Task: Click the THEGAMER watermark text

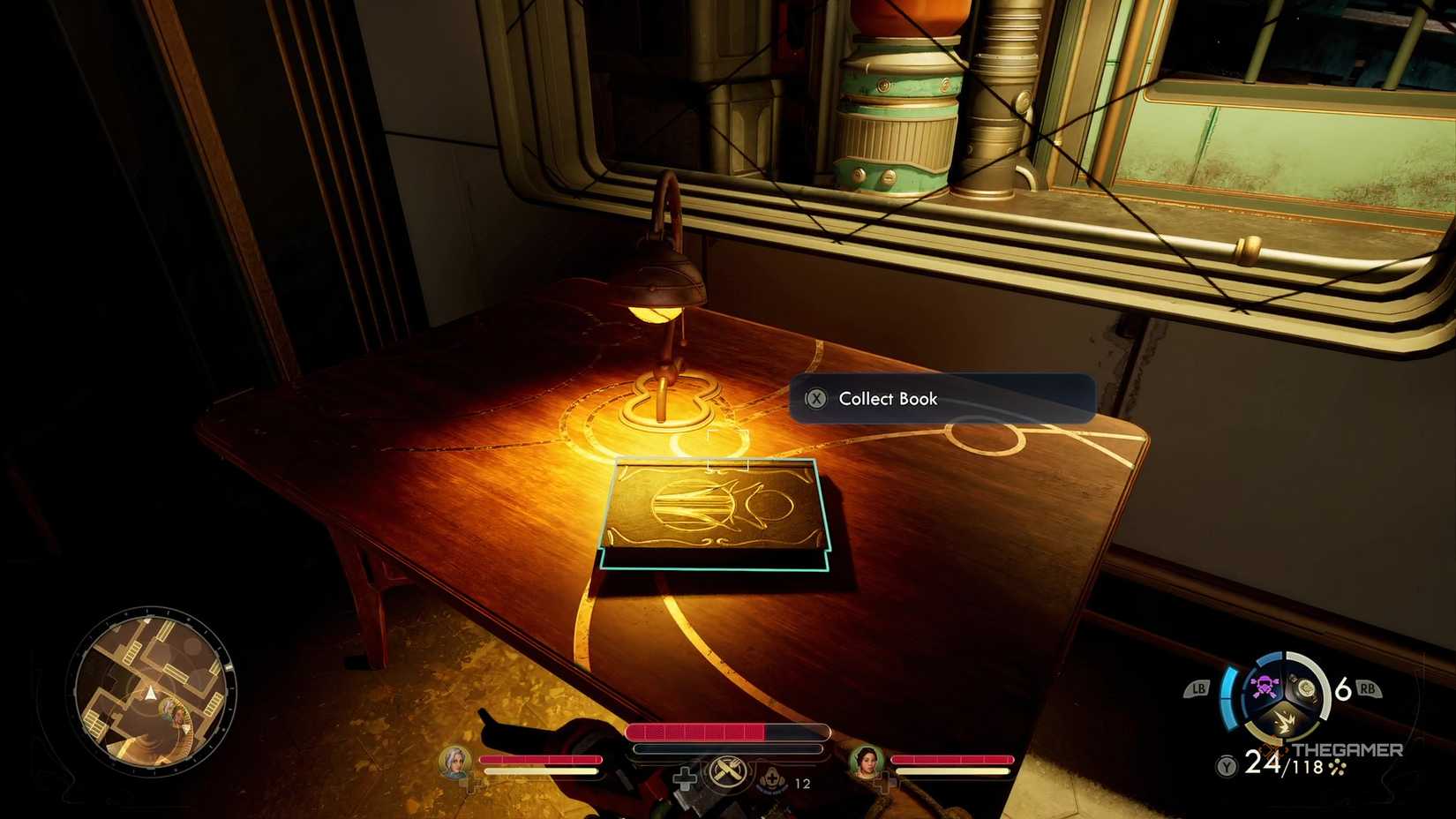Action: coord(1348,750)
